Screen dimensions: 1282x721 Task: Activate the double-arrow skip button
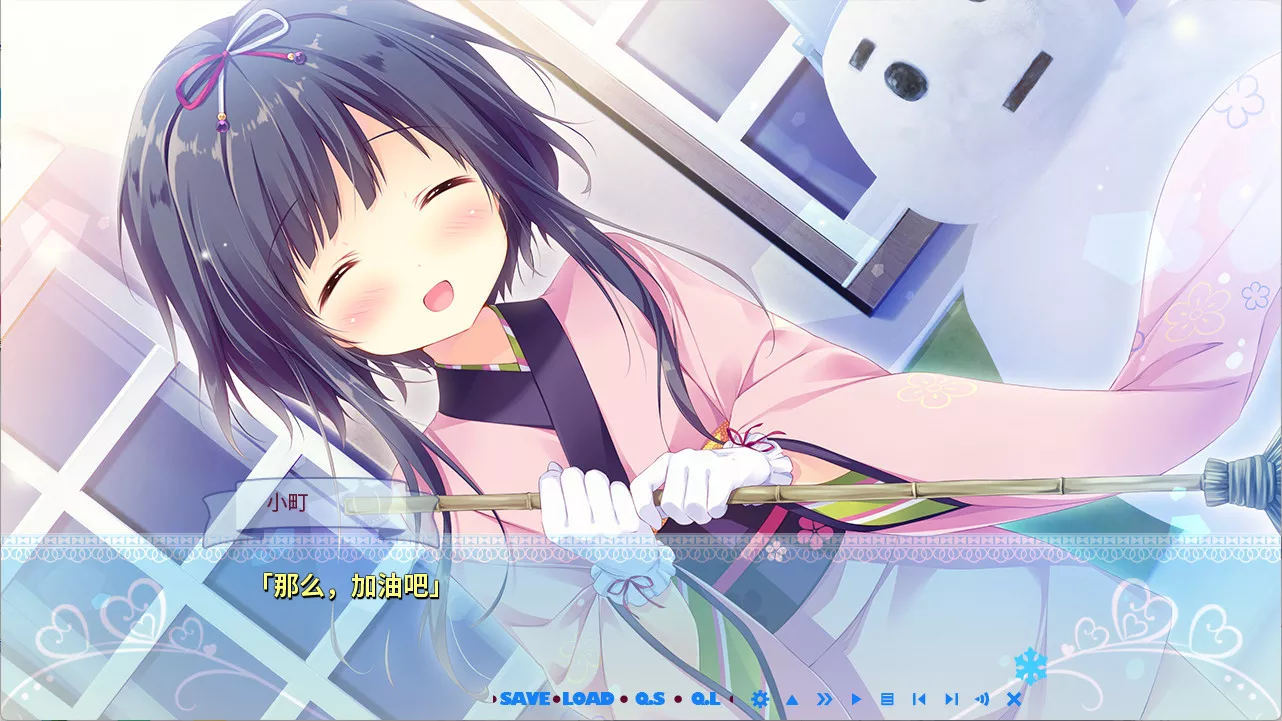tap(824, 699)
